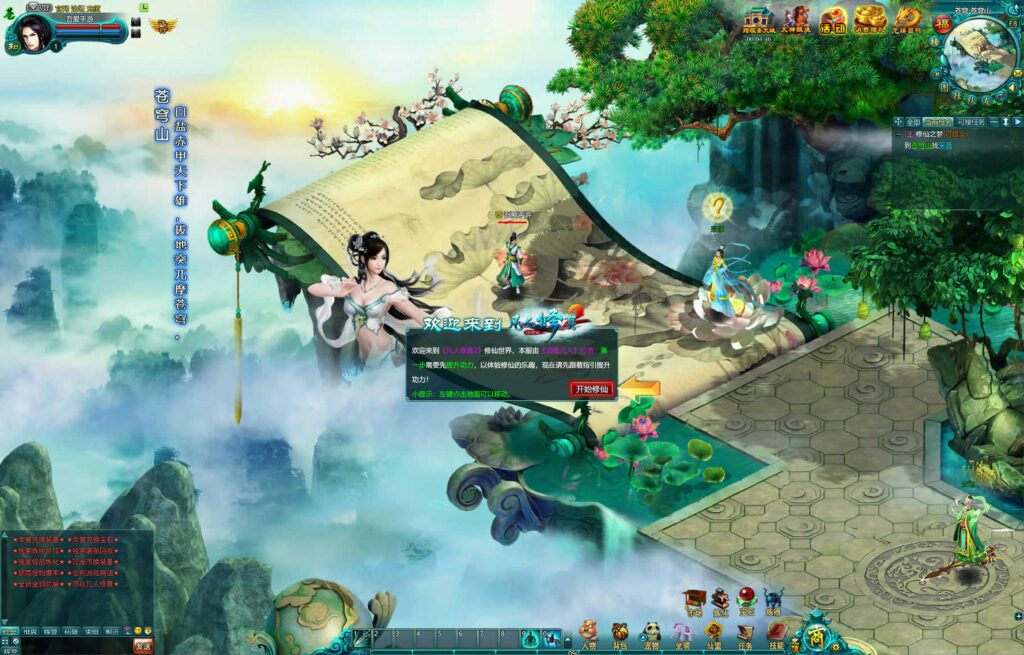Open the 人物 character menu
Viewport: 1024px width, 655px height.
coord(589,632)
